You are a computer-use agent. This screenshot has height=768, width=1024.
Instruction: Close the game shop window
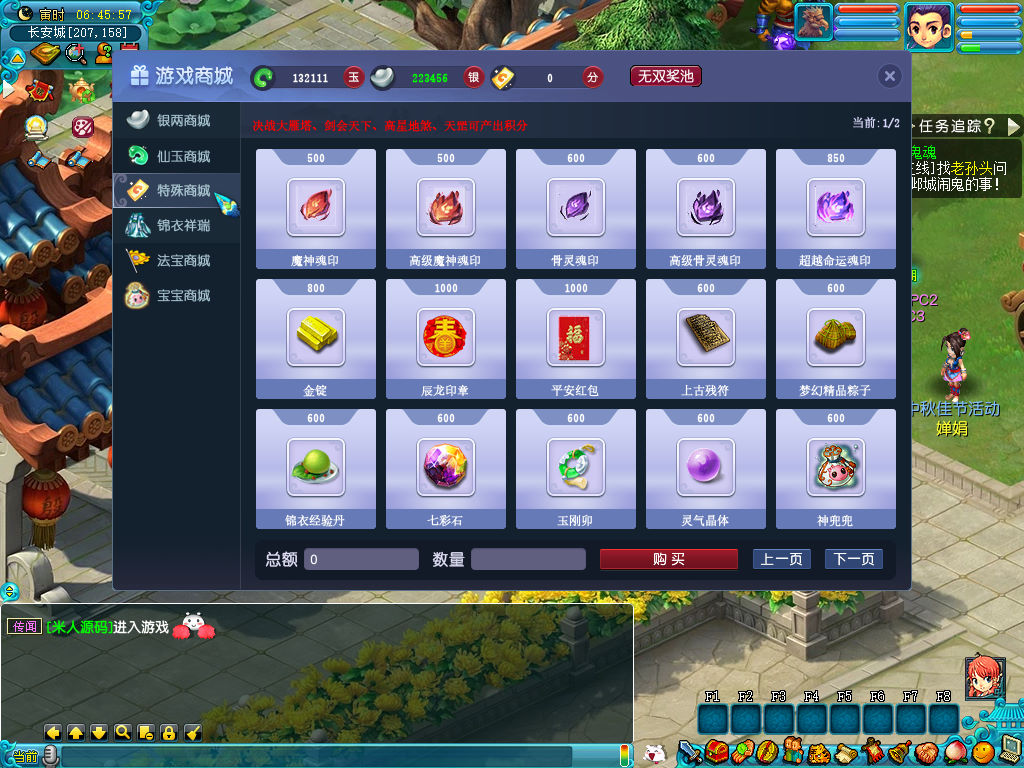(x=889, y=76)
